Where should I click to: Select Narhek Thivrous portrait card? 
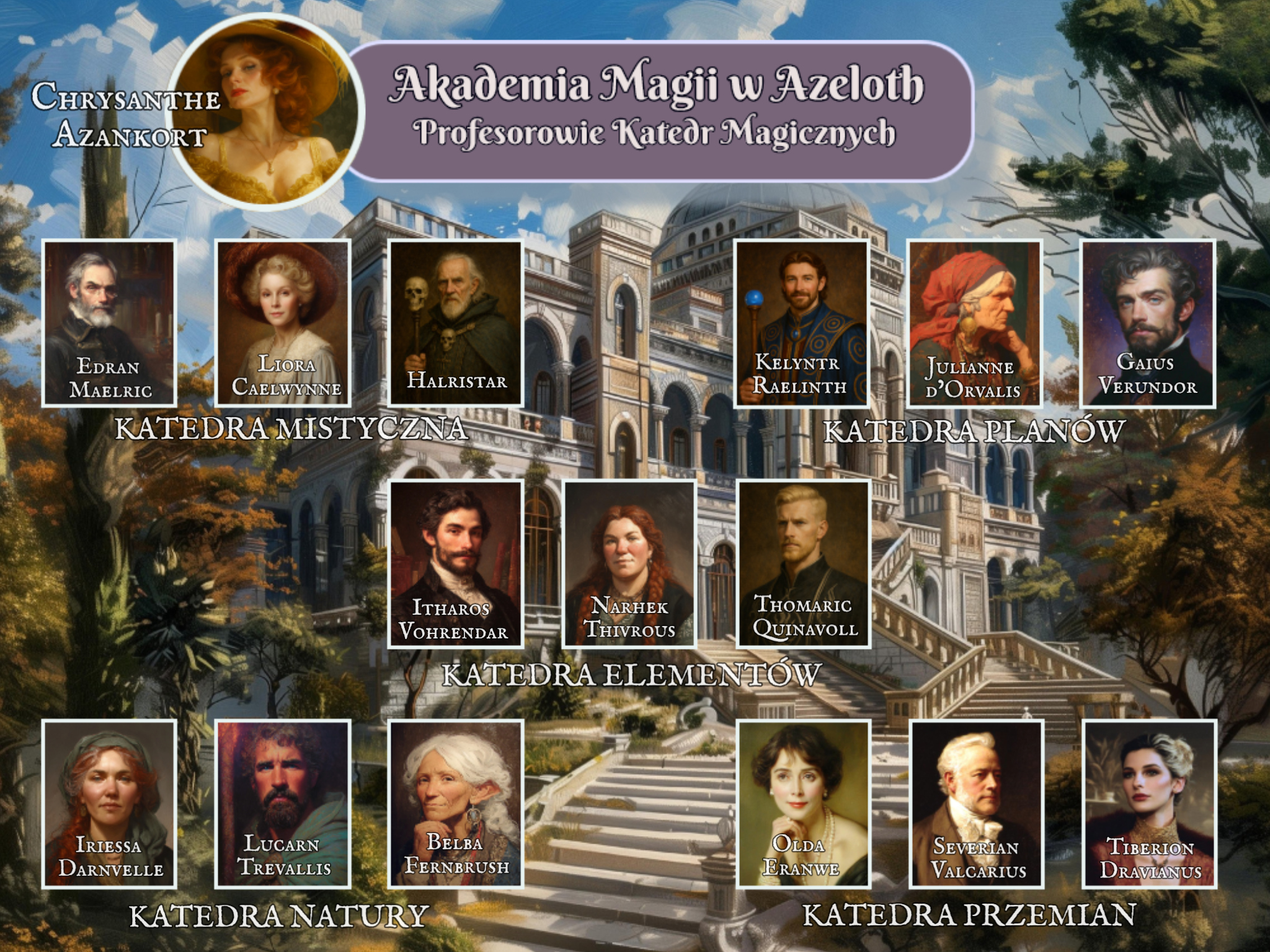pos(629,563)
